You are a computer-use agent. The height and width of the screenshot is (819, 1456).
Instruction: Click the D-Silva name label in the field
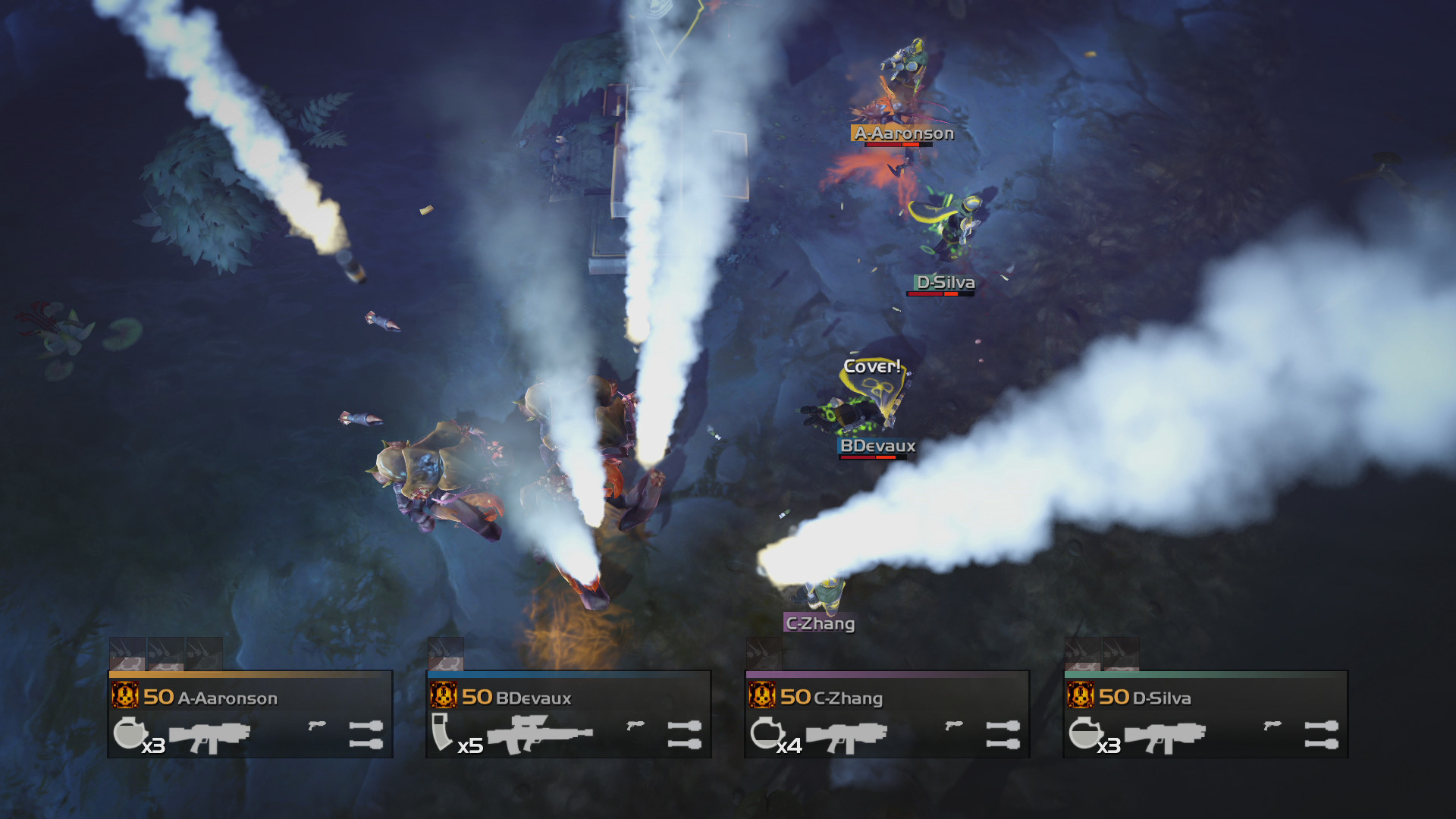click(943, 282)
